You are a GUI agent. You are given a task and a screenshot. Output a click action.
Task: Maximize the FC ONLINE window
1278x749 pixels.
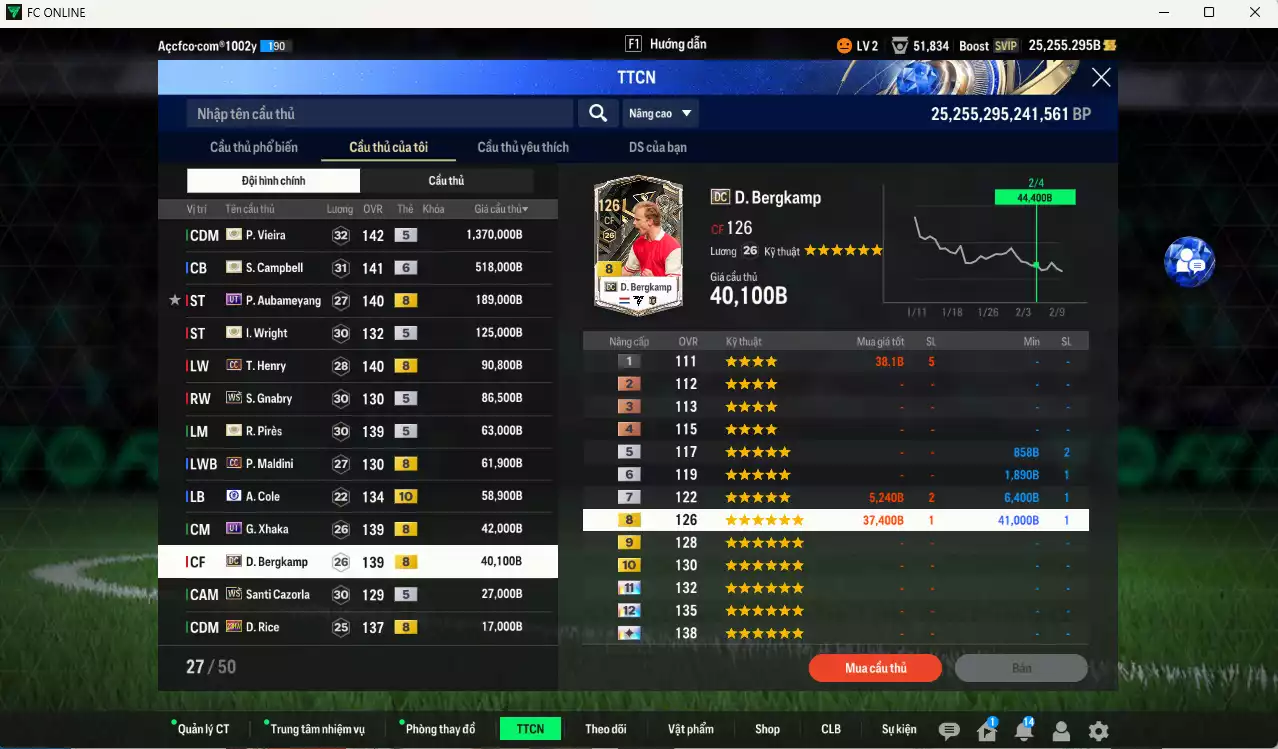click(x=1209, y=13)
